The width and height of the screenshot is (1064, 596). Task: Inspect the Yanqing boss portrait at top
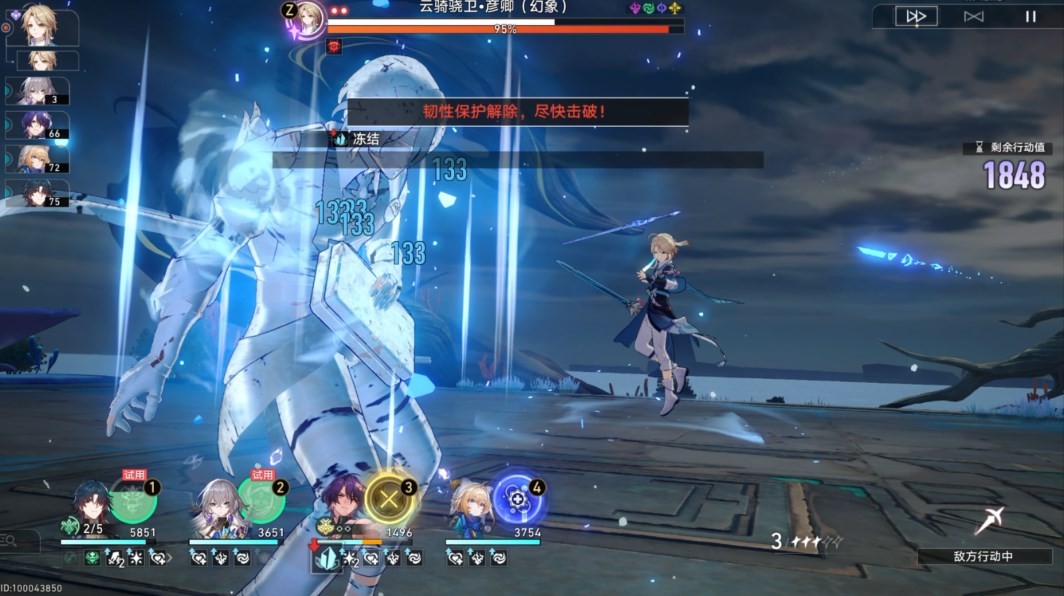point(310,18)
